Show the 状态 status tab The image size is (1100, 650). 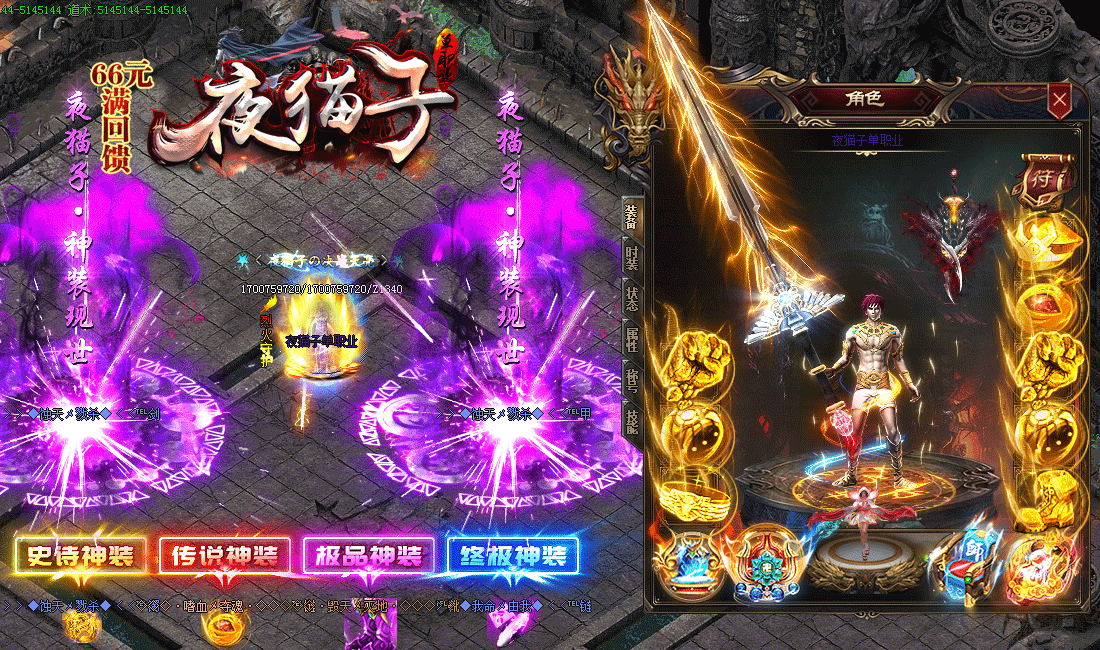click(631, 298)
